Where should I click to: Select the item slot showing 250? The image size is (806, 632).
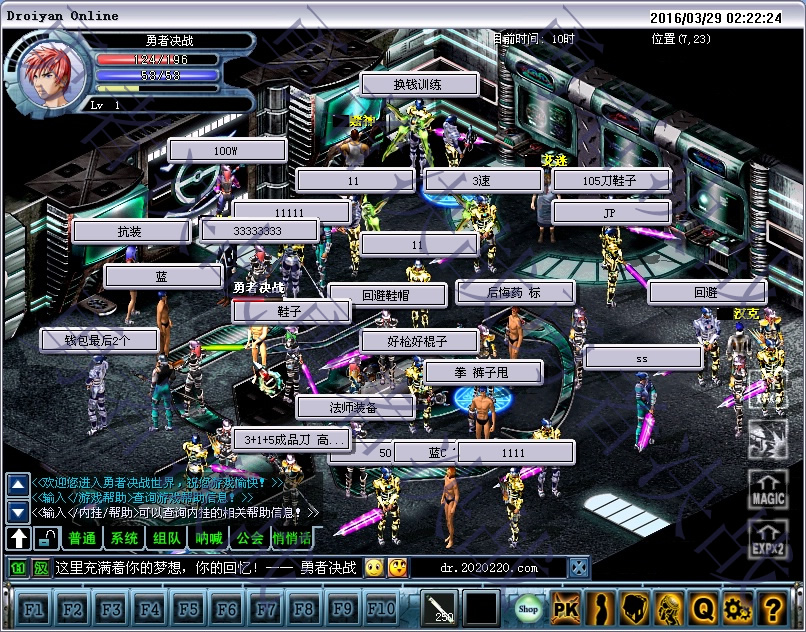point(439,607)
